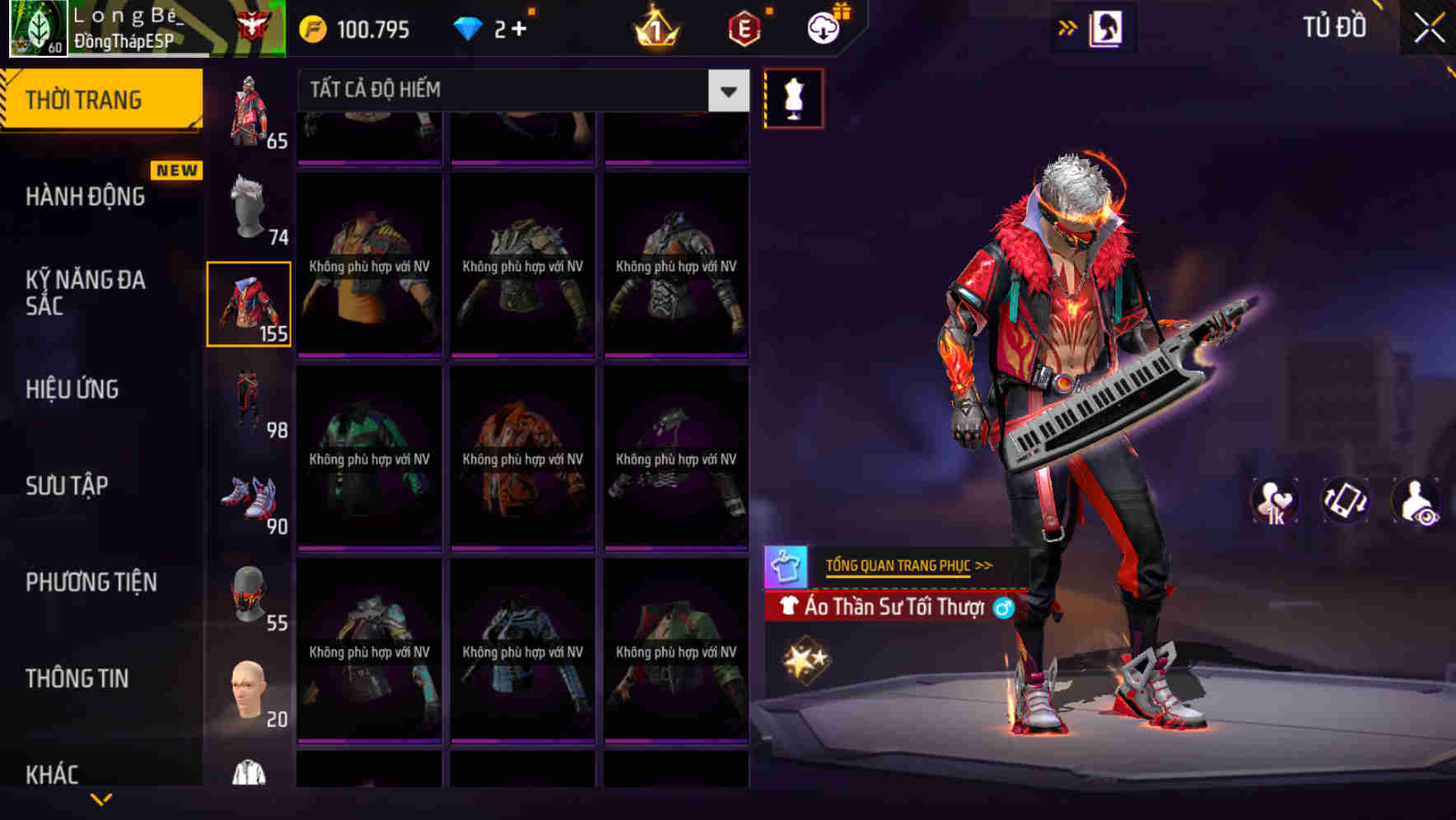Viewport: 1456px width, 820px height.
Task: Open TỔNG QUAN TRANG PHỤC link
Action: pos(900,566)
